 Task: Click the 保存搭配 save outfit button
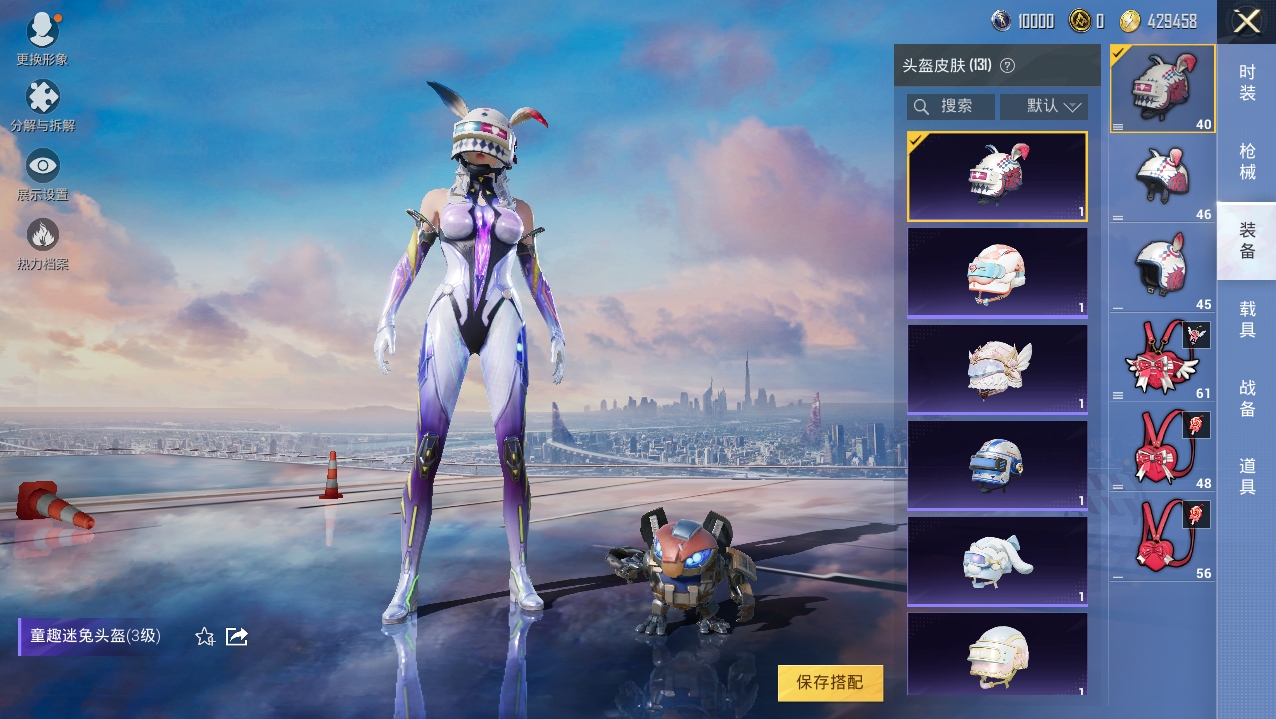[830, 682]
